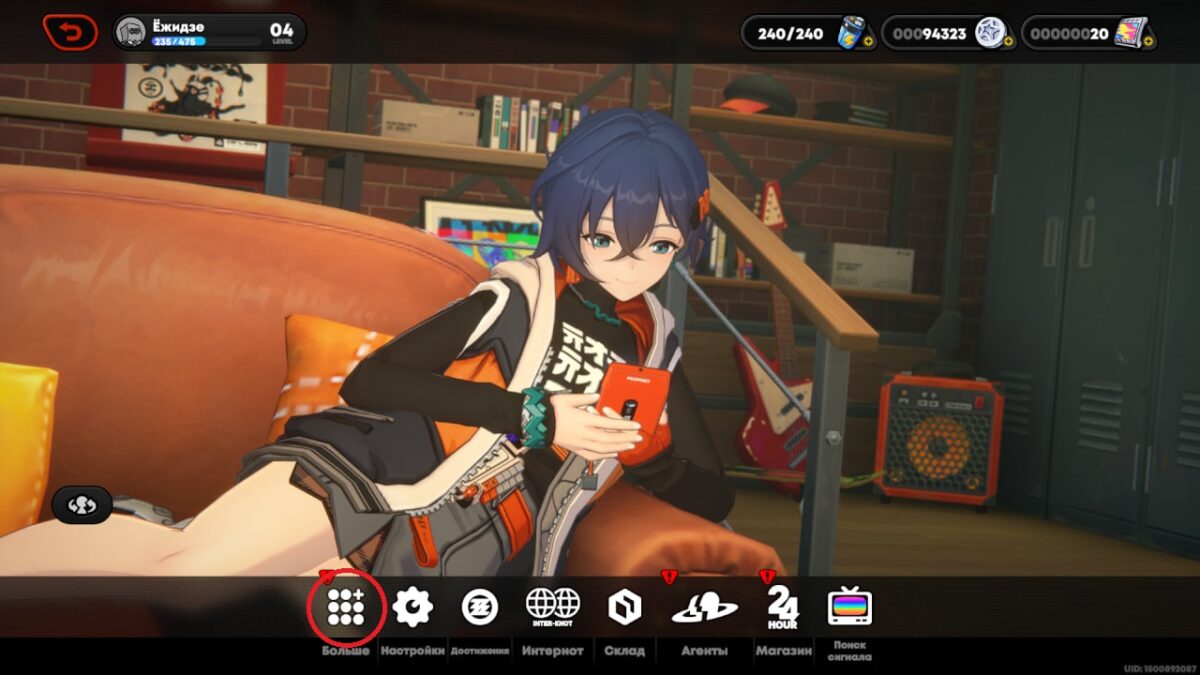Show the Достижения achievements screen

480,607
